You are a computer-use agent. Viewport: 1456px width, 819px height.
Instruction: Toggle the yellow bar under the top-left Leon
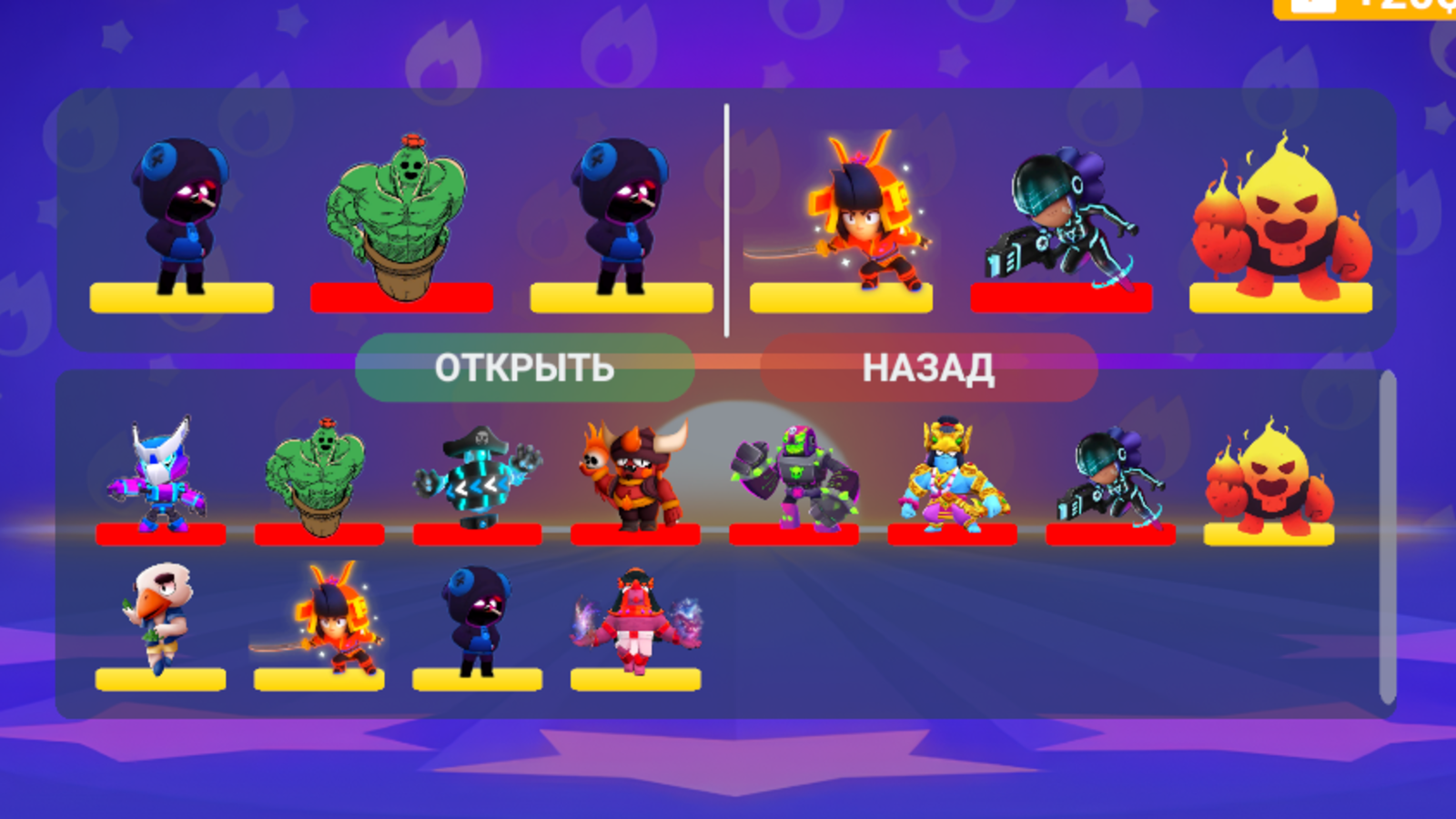click(182, 297)
